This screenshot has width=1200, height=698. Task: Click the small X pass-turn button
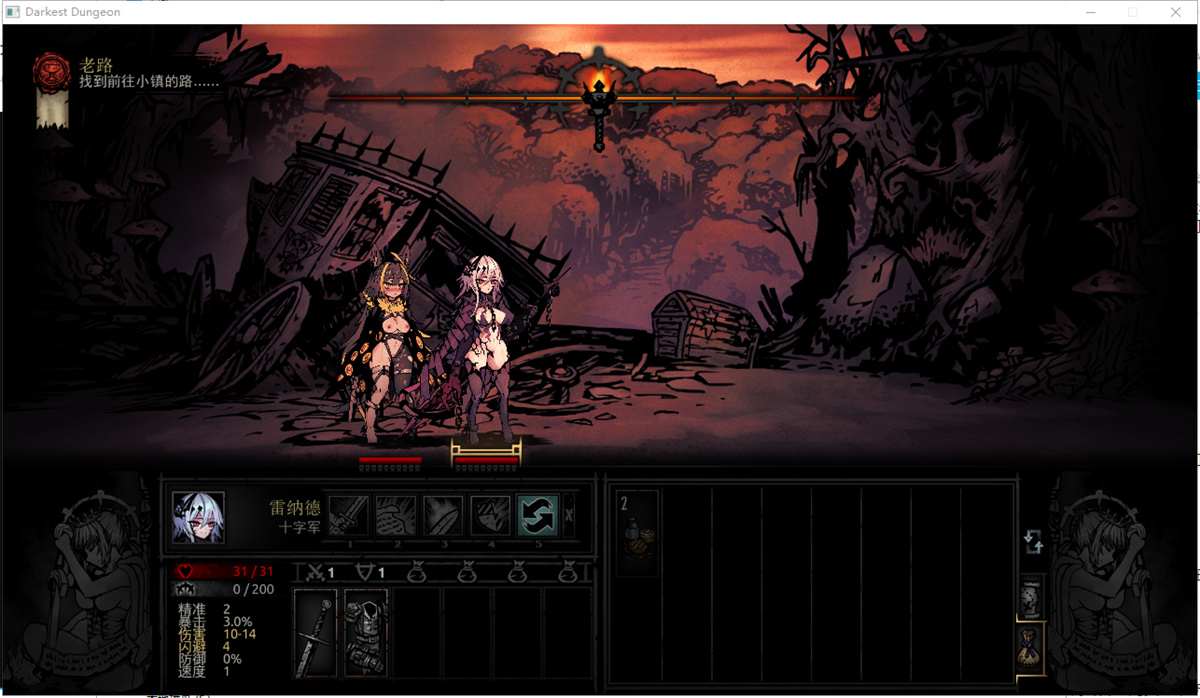[569, 516]
